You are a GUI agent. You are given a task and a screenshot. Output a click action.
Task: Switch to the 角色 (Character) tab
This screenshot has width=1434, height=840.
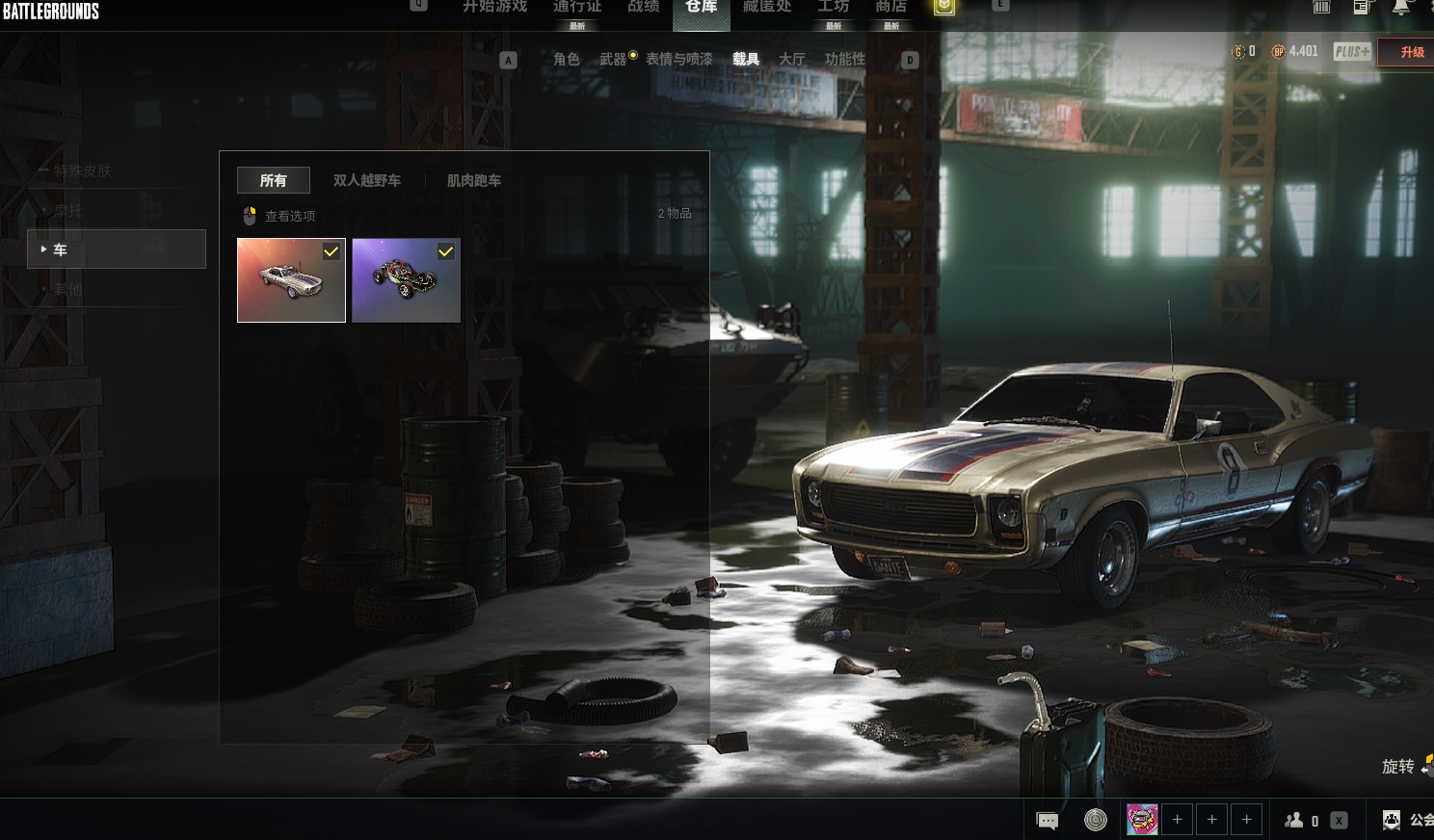click(x=567, y=60)
